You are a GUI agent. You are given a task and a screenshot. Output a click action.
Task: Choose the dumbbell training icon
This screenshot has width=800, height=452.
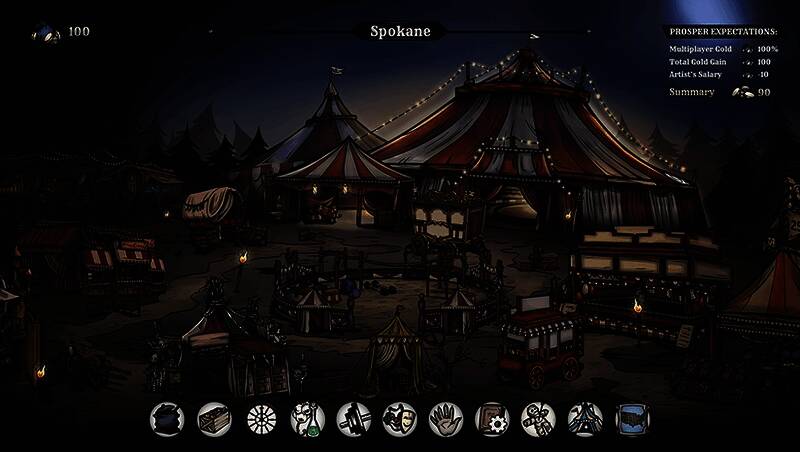[x=354, y=419]
